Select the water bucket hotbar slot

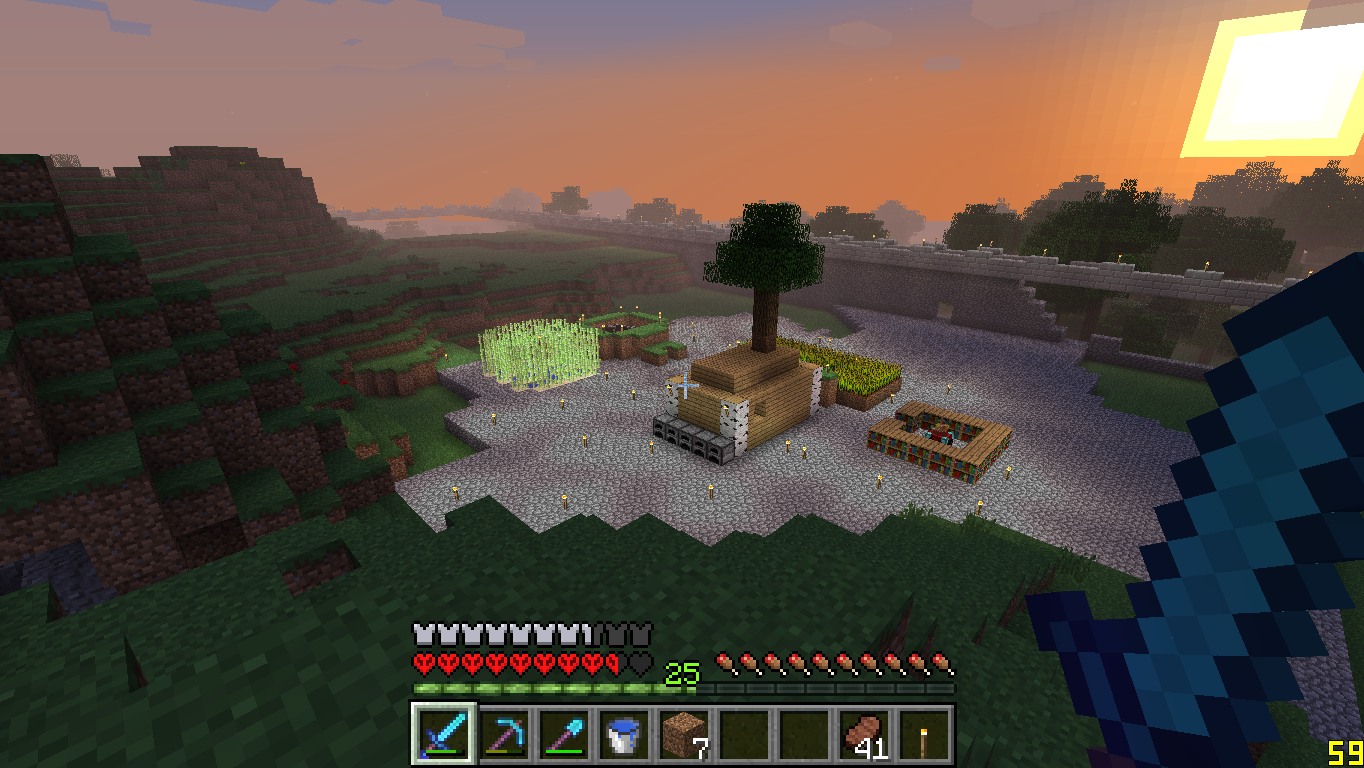tap(623, 736)
